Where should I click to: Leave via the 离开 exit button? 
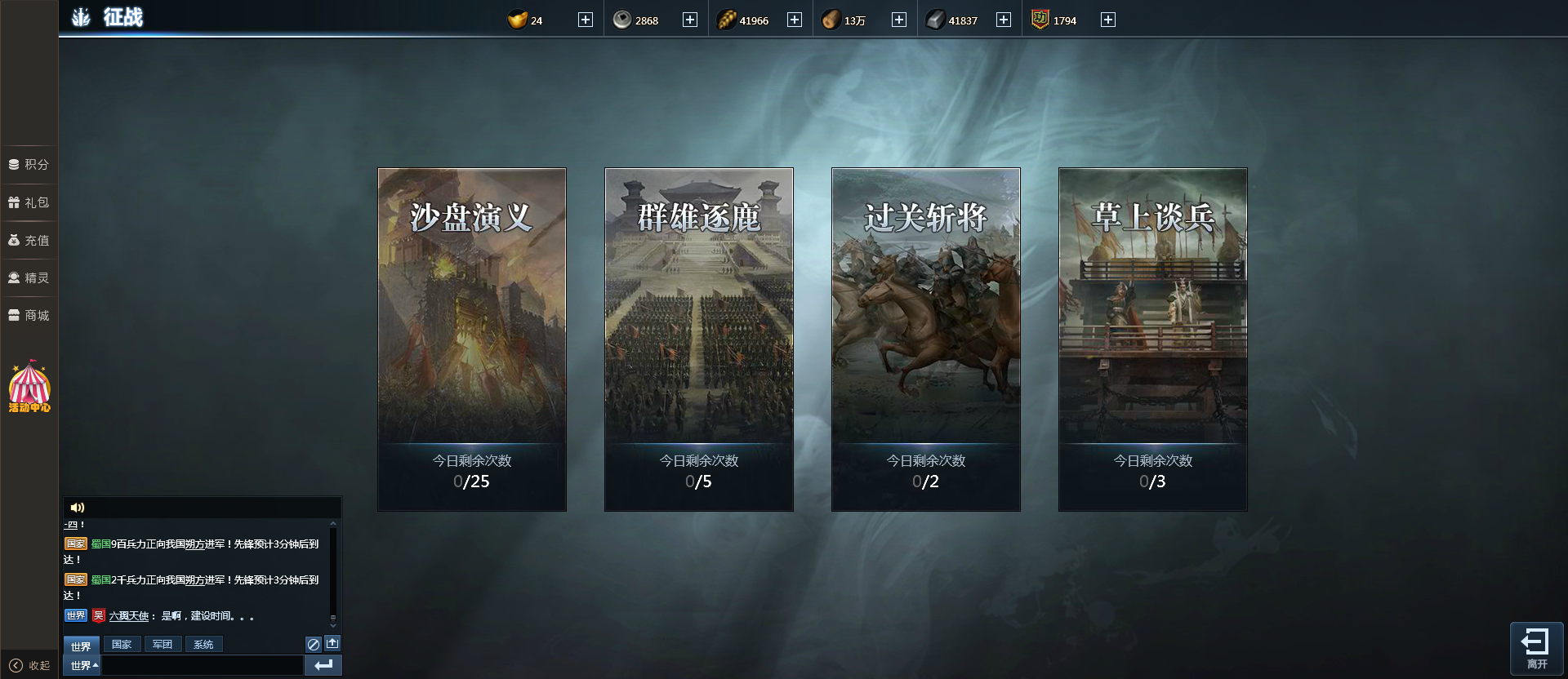(x=1536, y=648)
